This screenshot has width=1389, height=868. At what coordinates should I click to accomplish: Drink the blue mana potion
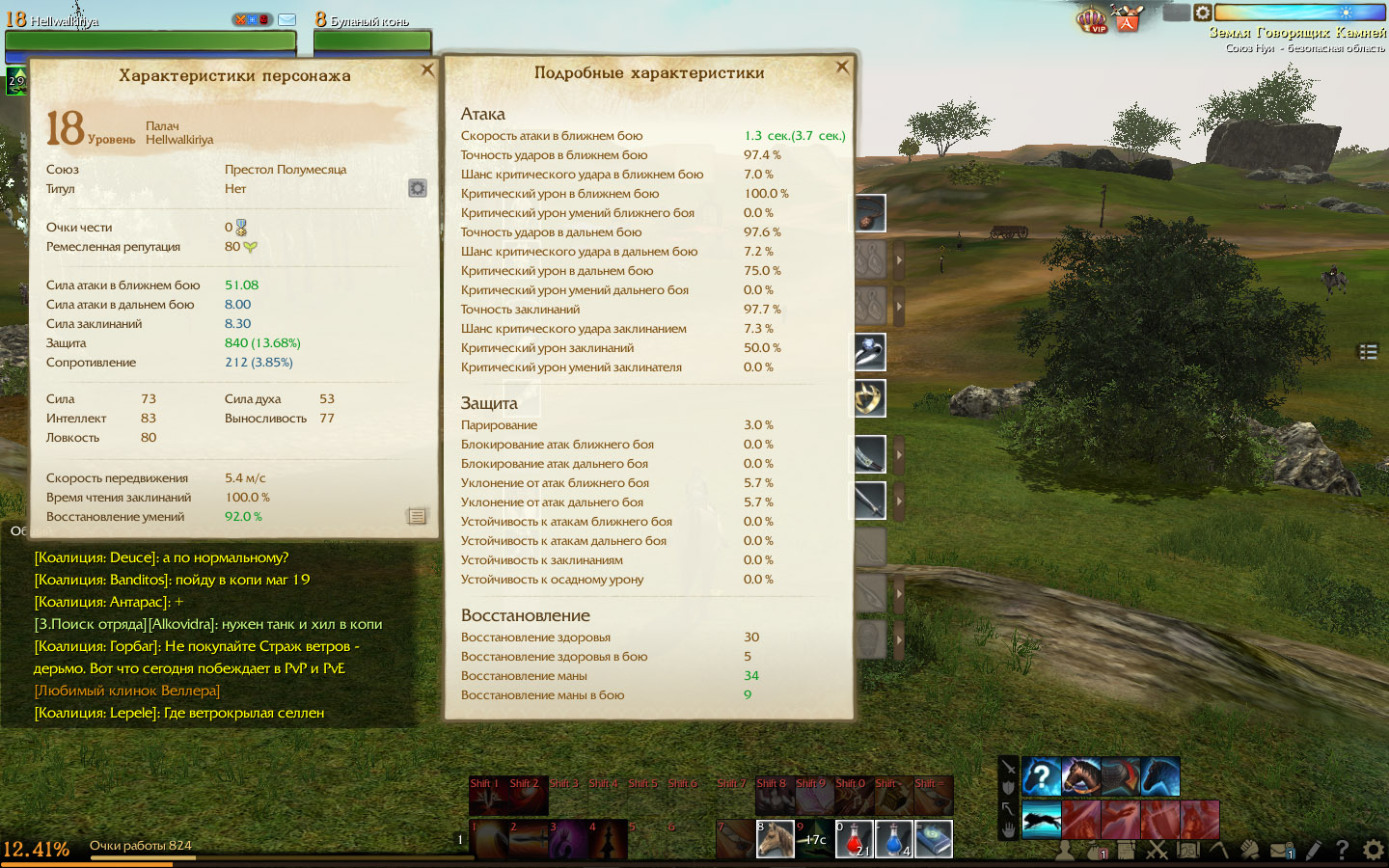pos(893,839)
